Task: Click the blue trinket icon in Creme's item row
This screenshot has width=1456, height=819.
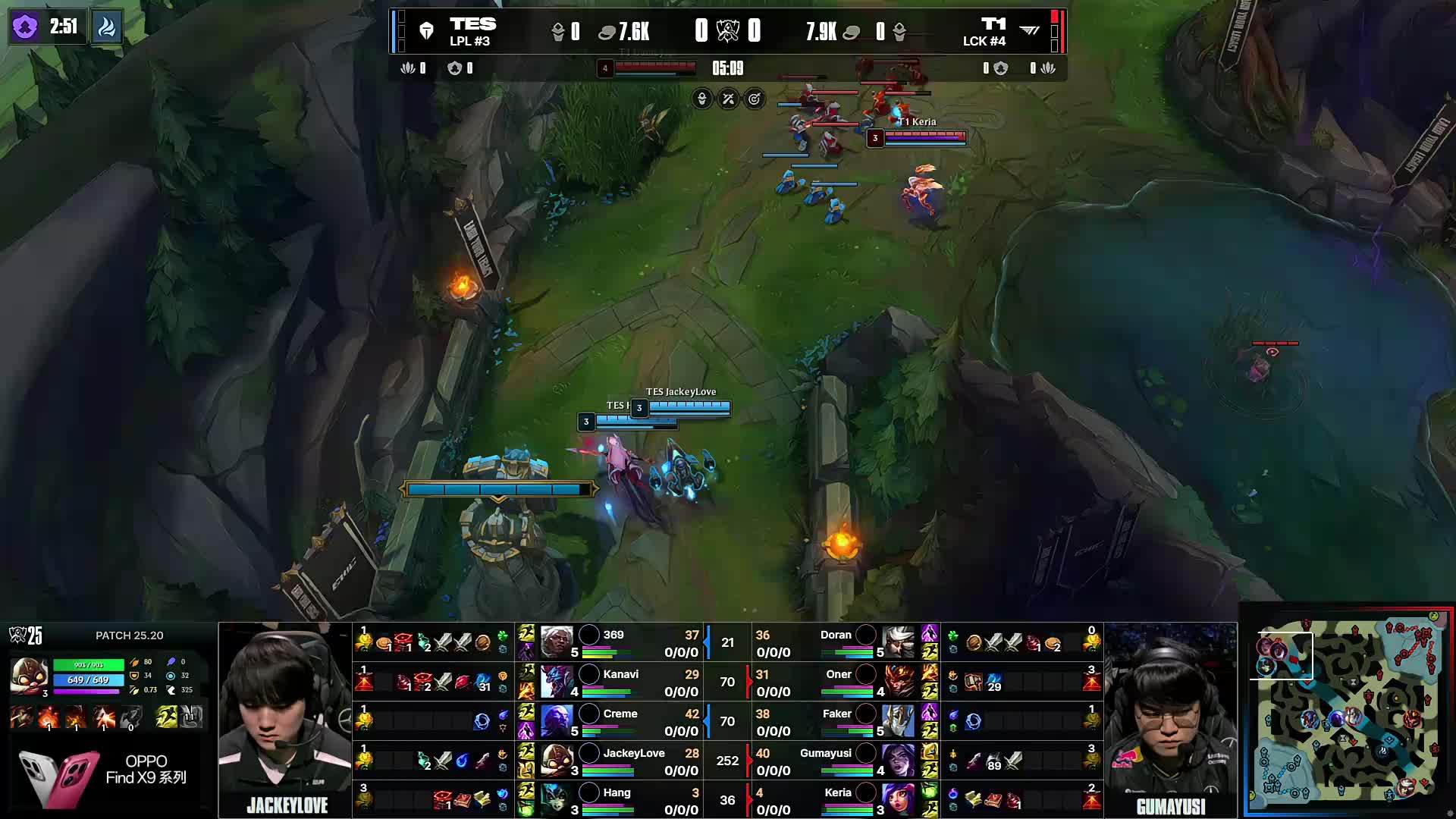Action: (x=482, y=723)
